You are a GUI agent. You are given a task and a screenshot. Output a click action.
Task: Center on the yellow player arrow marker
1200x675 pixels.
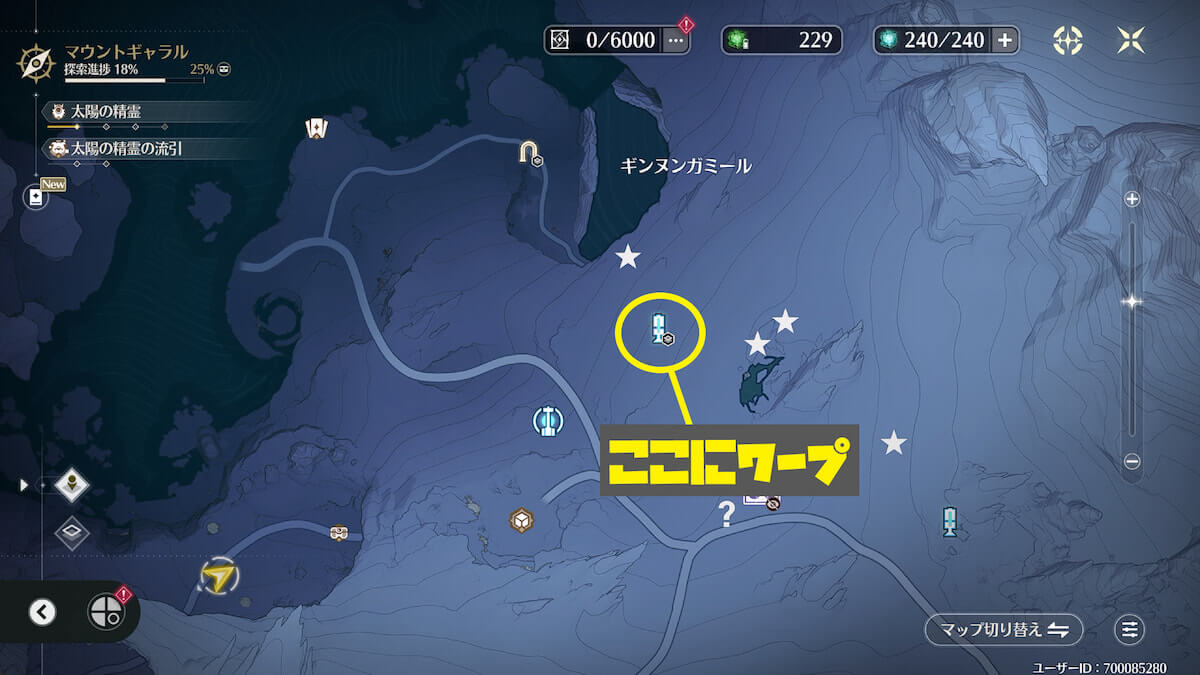217,575
